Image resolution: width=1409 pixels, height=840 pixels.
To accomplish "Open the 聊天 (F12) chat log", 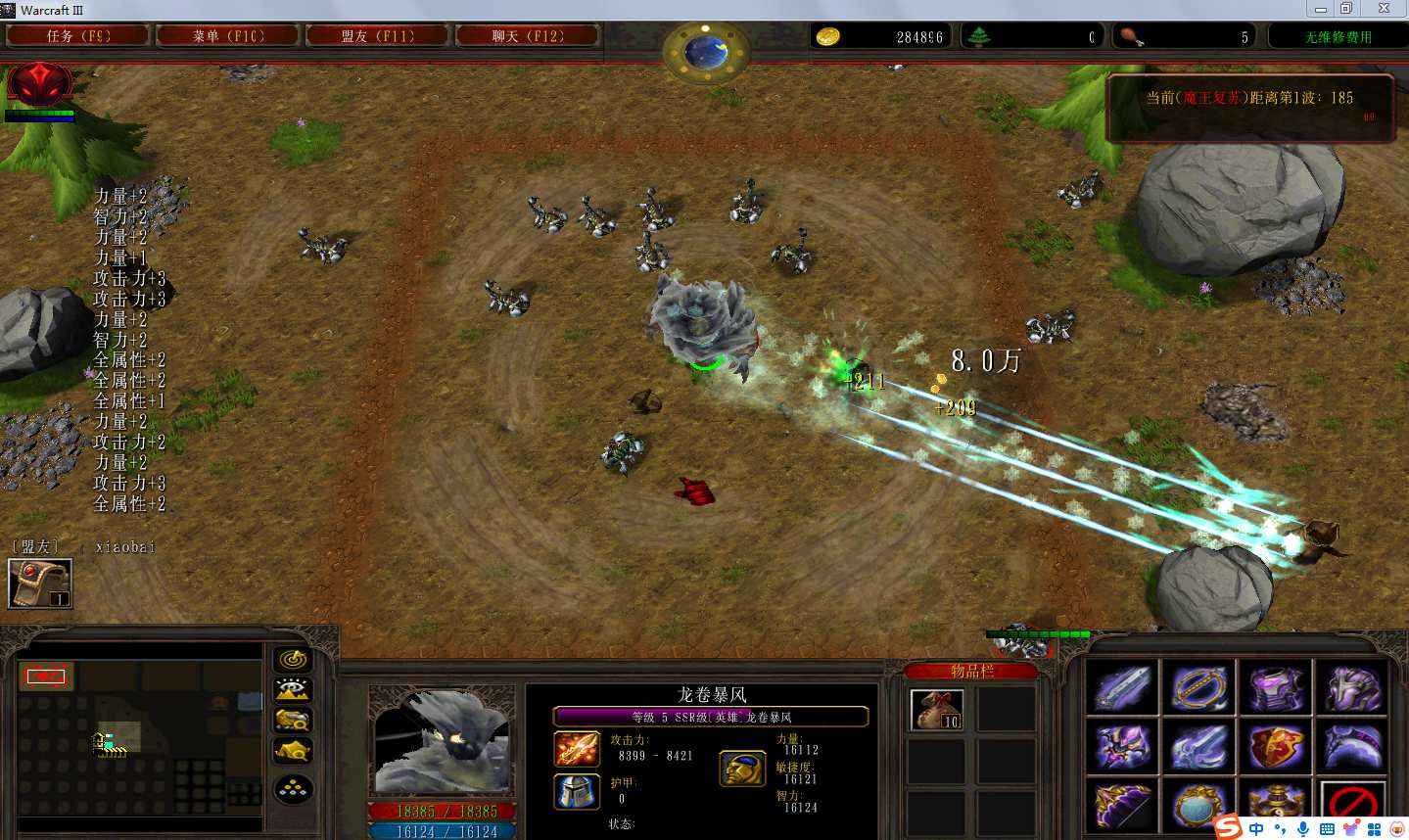I will pyautogui.click(x=528, y=36).
